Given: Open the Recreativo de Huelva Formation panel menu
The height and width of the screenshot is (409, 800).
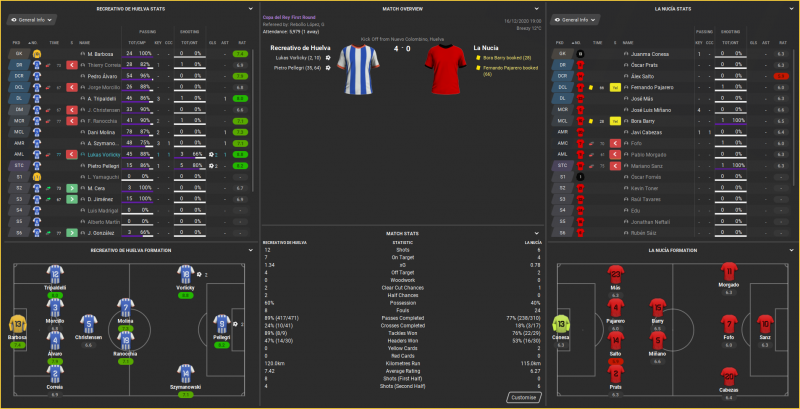Looking at the screenshot, I should [252, 249].
